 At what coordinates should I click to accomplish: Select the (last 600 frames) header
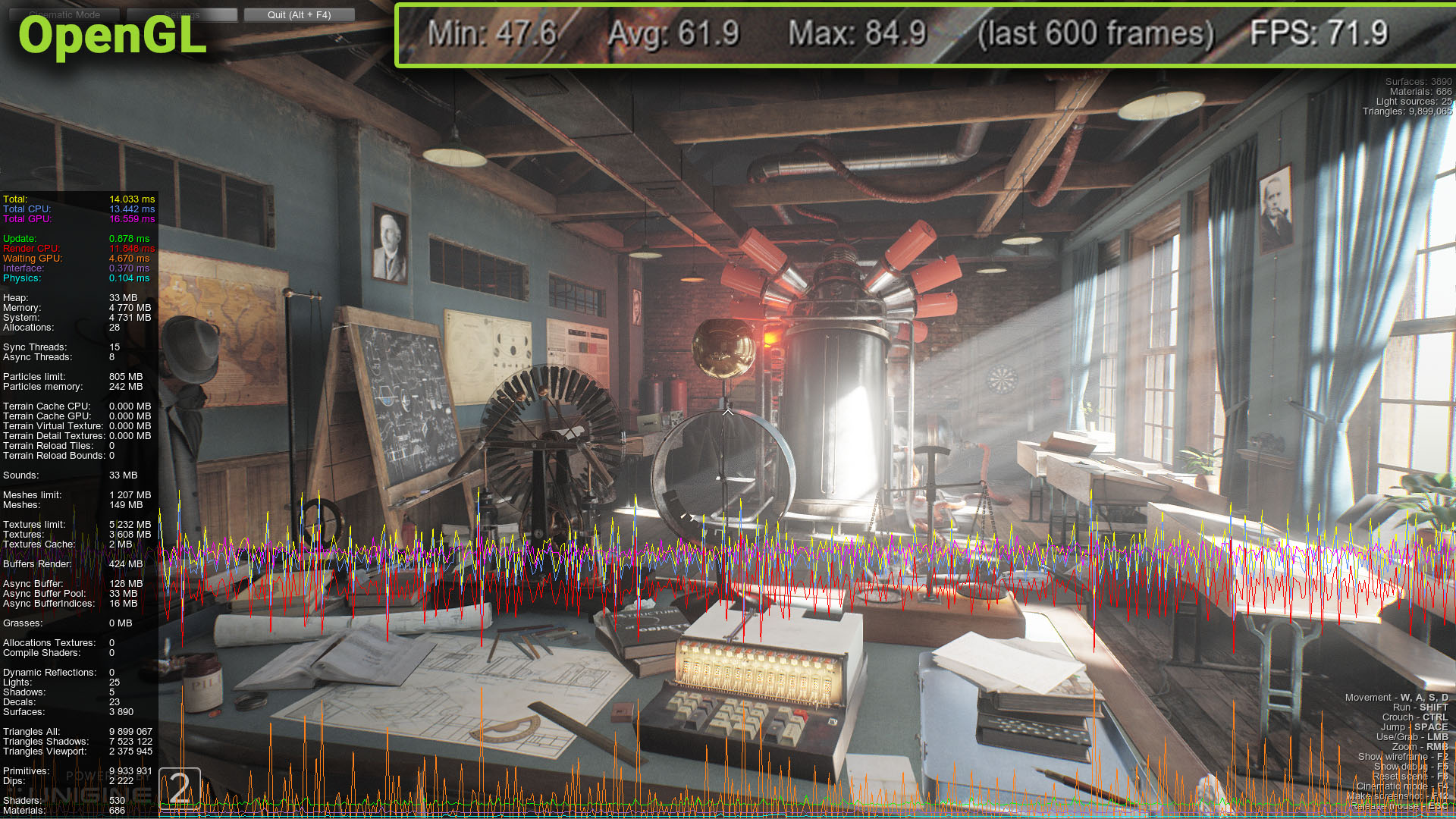pos(1094,33)
